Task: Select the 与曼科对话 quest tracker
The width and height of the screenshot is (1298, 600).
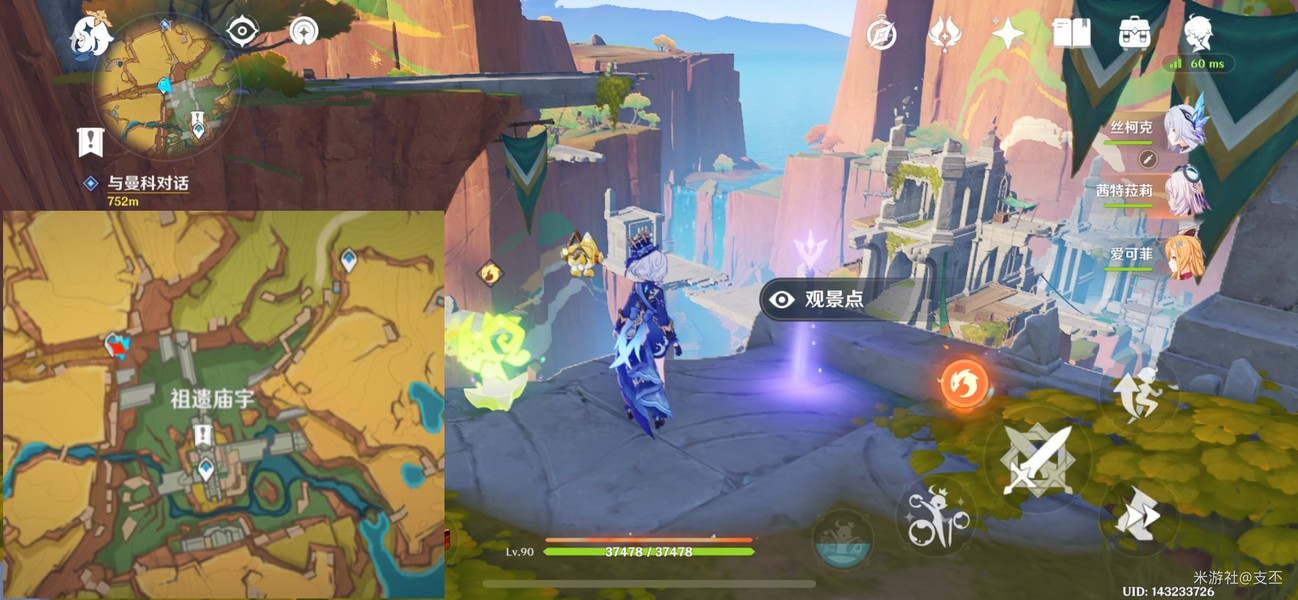Action: (x=147, y=184)
